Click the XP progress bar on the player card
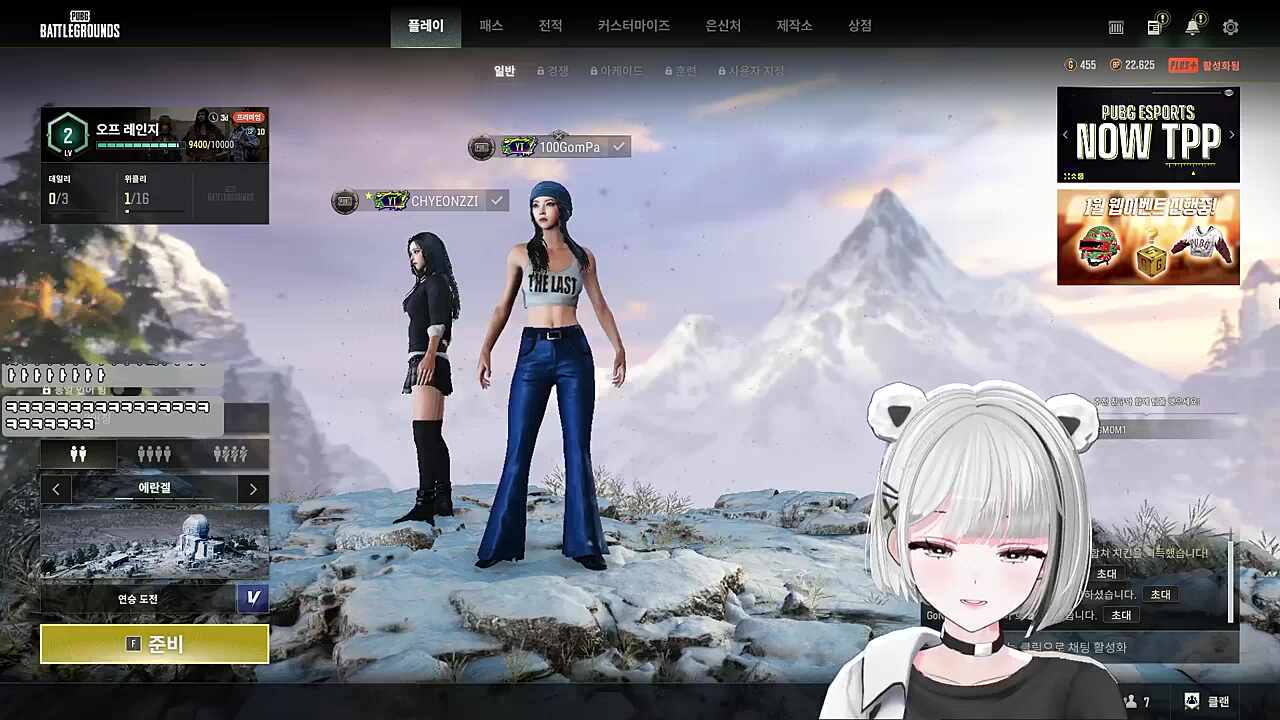This screenshot has height=720, width=1280. 140,143
